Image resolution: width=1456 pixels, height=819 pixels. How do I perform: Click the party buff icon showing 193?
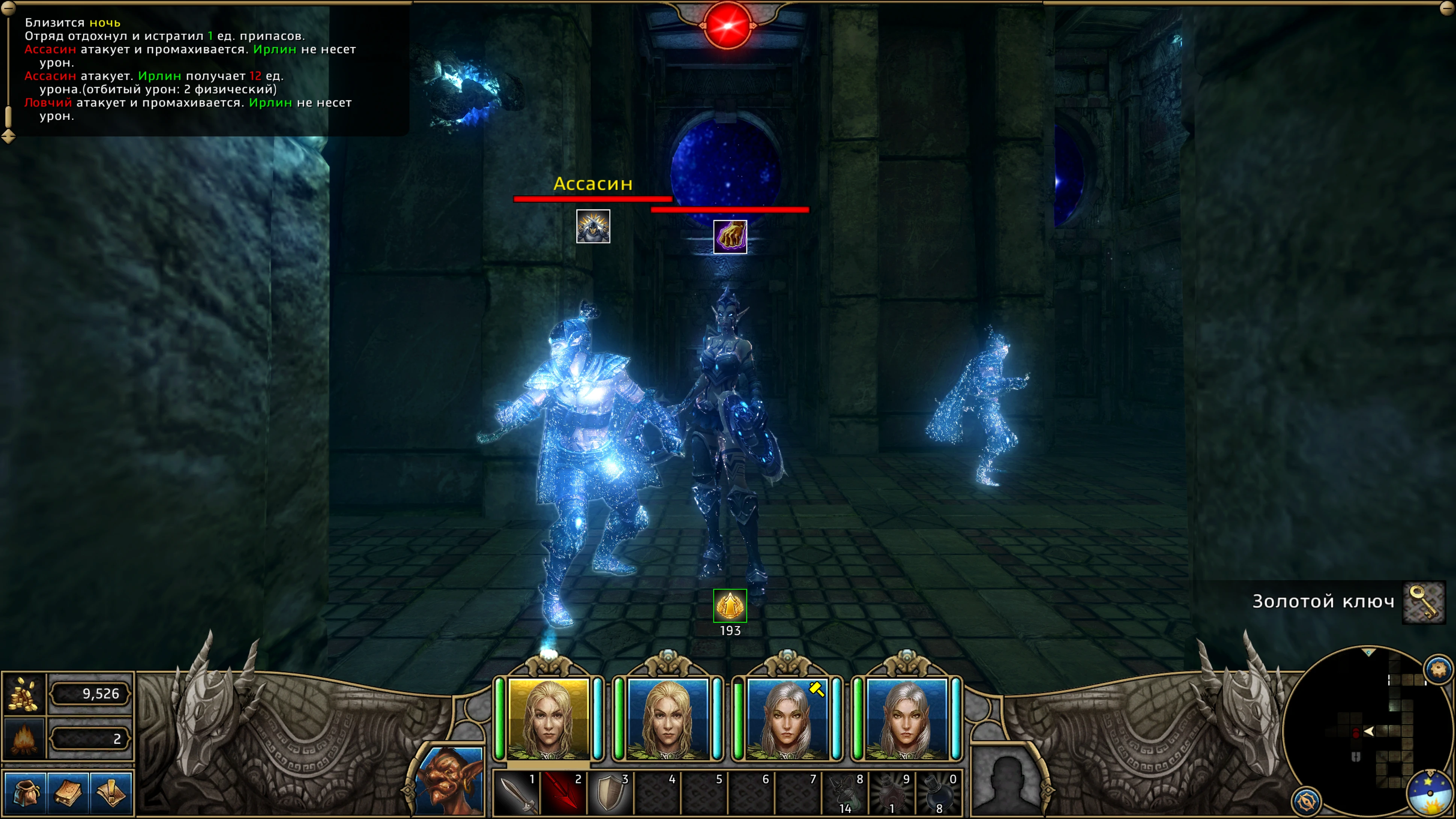point(730,606)
